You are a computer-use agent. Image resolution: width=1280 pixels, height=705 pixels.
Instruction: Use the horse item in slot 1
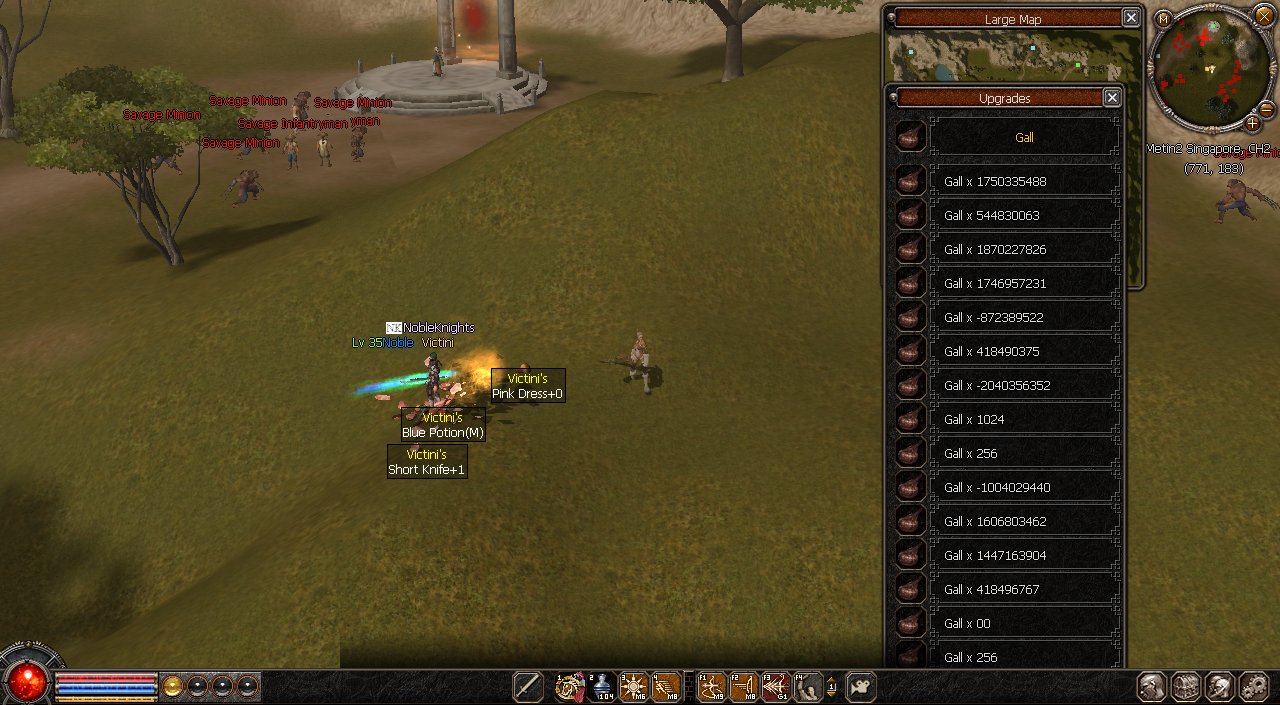click(x=570, y=687)
